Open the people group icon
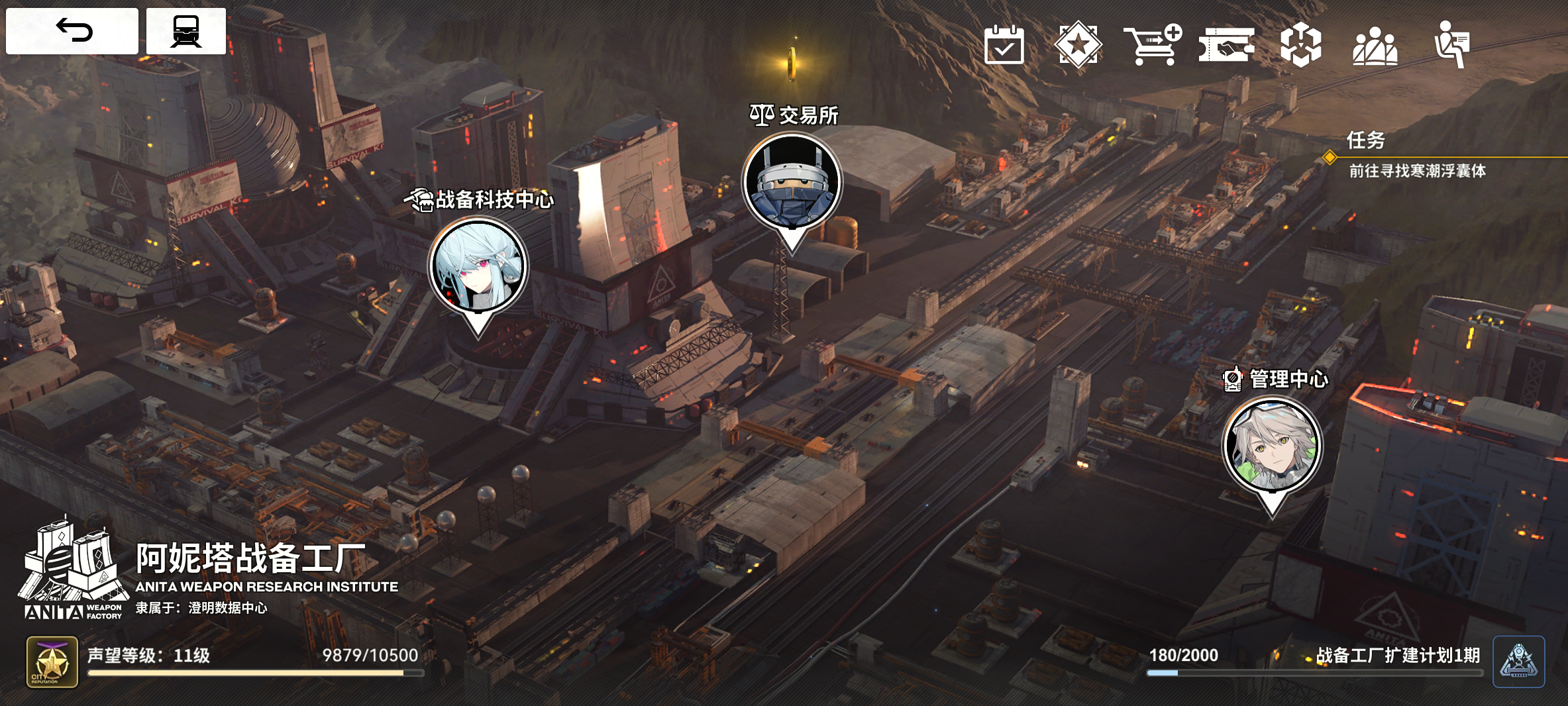Screen dimensions: 1568x706 coord(1375,45)
